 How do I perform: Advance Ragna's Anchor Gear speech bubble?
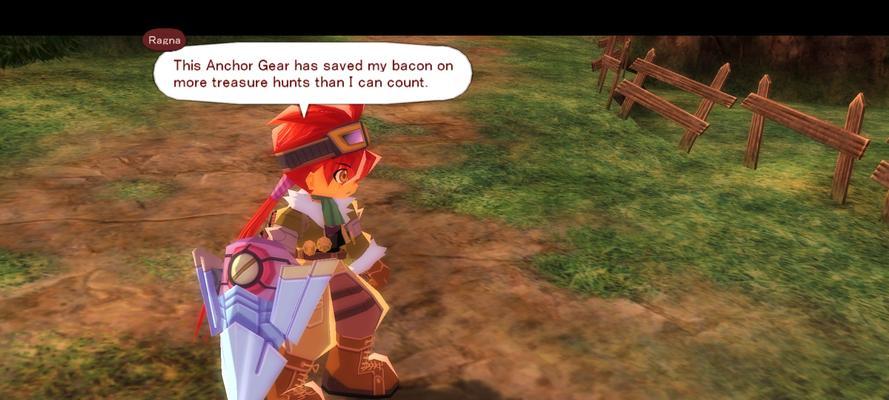(311, 73)
